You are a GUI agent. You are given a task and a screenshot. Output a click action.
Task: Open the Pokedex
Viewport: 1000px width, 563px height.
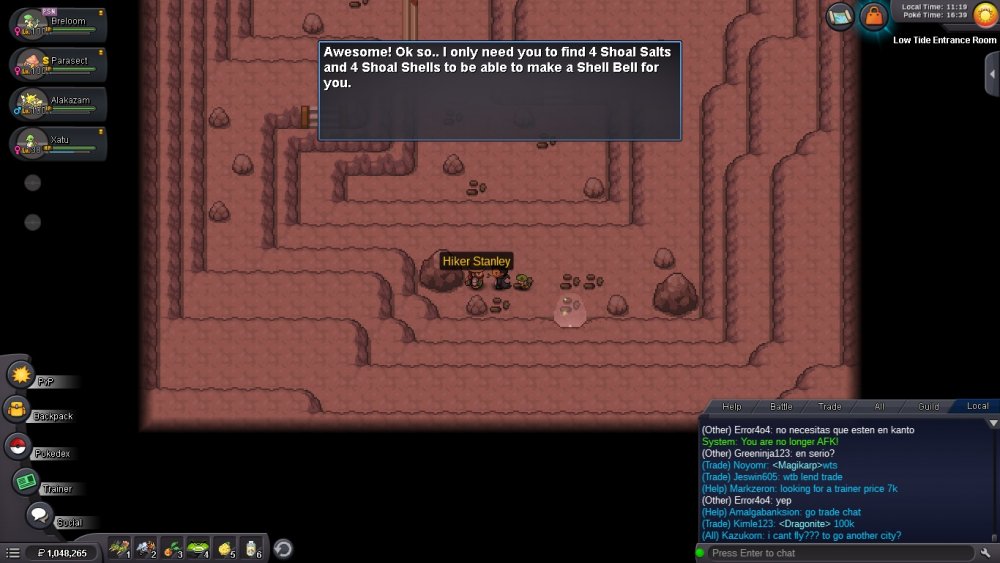click(x=18, y=447)
